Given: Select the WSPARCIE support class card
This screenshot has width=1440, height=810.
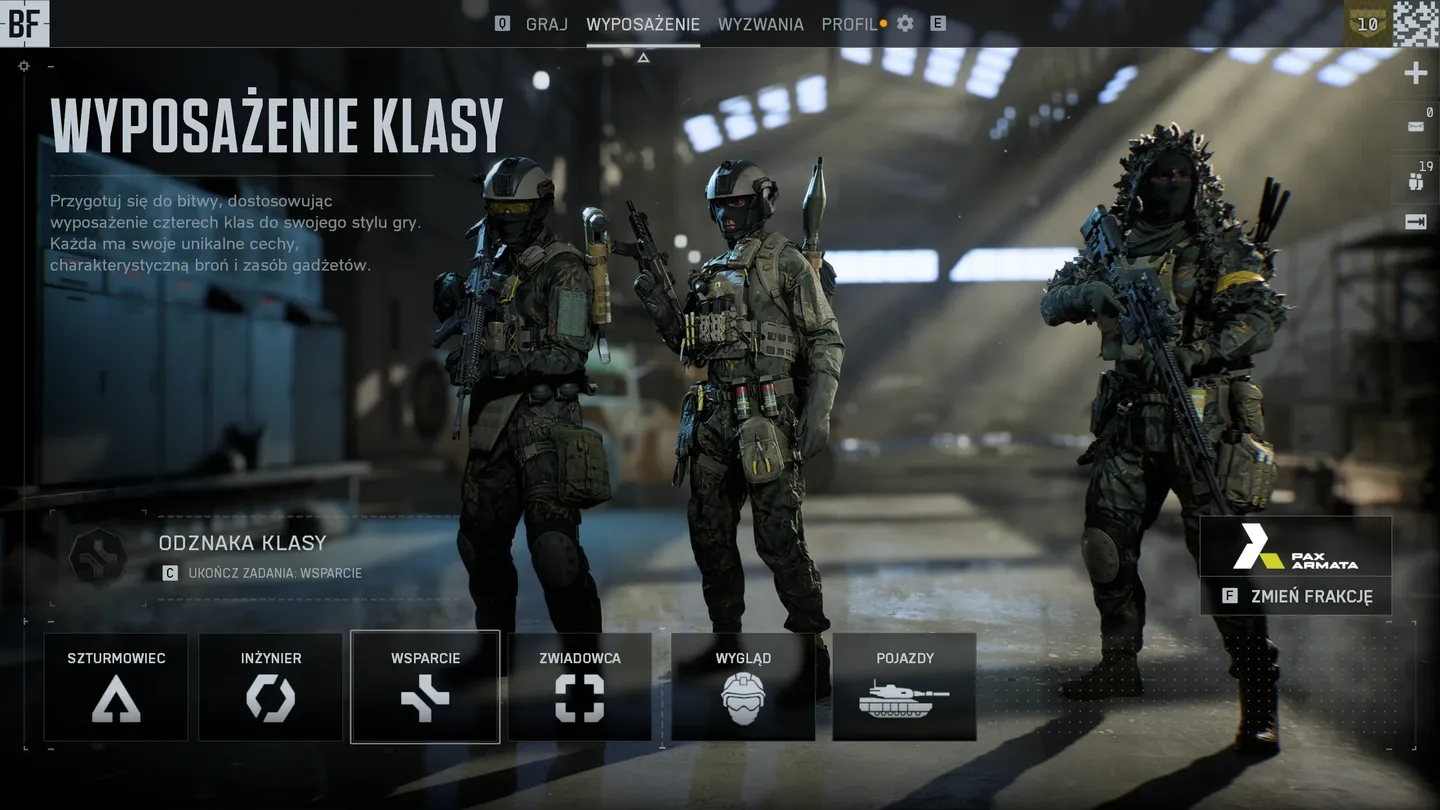Looking at the screenshot, I should (425, 687).
